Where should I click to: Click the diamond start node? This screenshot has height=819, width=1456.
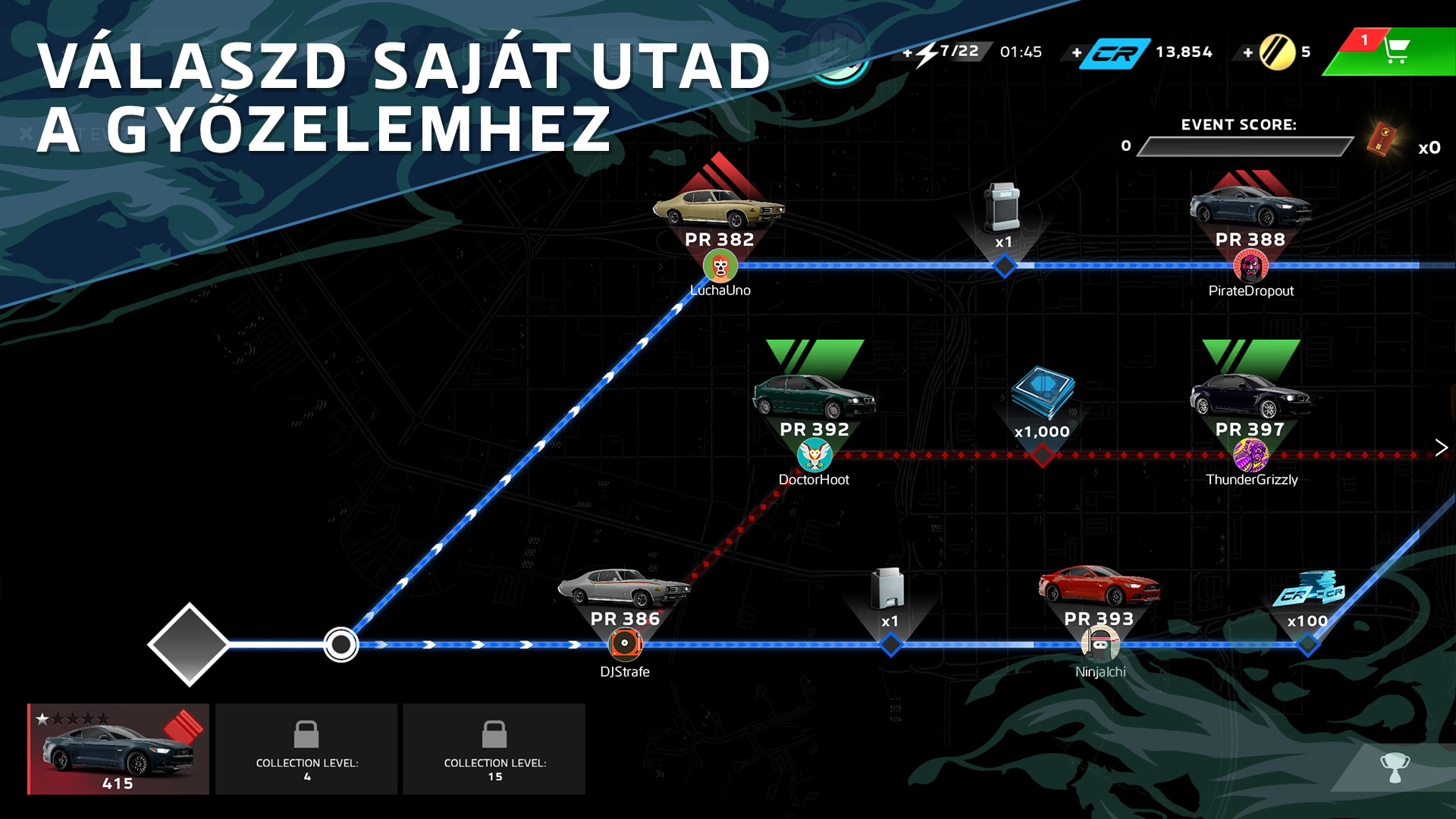[x=188, y=645]
